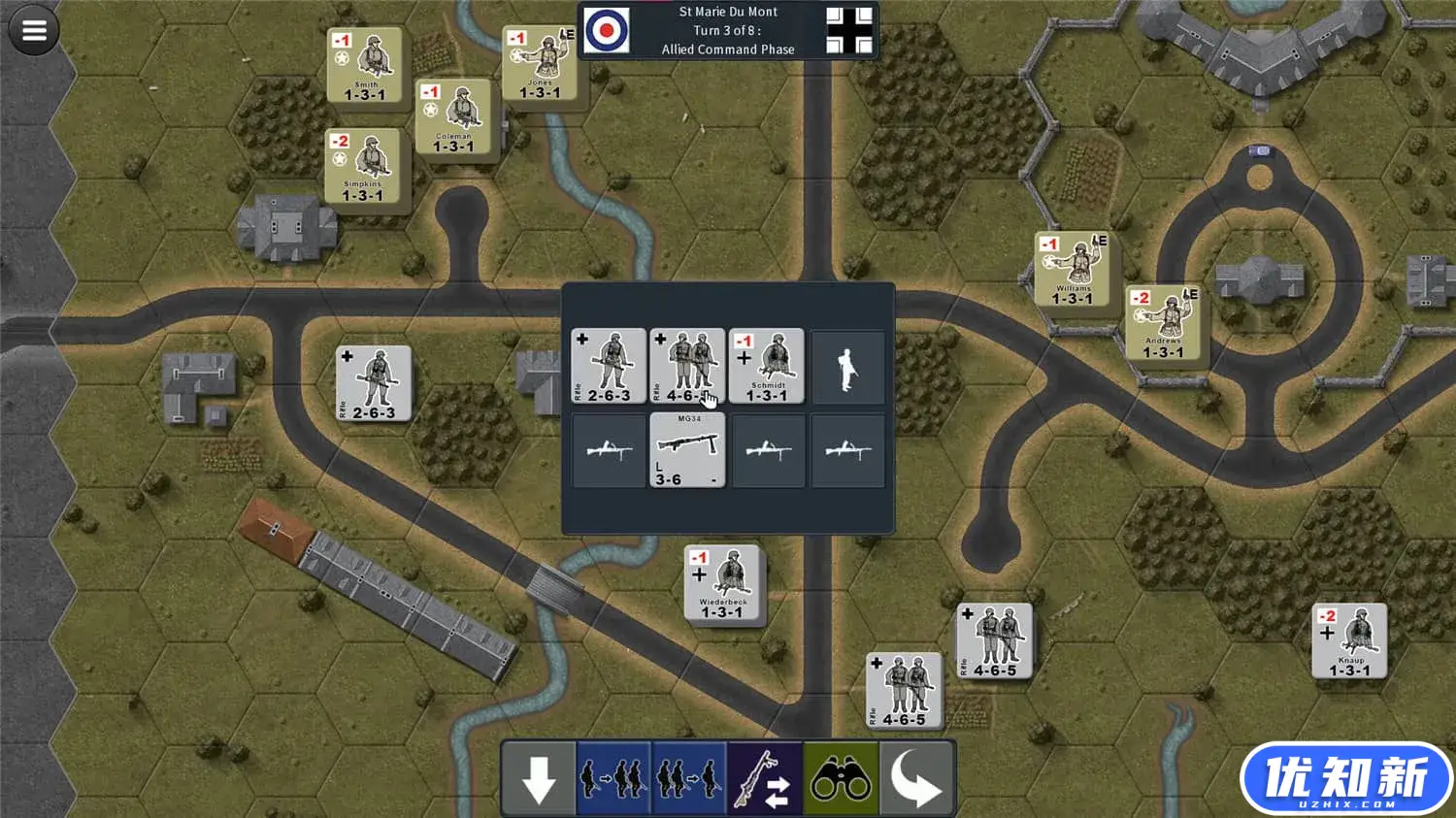Image resolution: width=1456 pixels, height=818 pixels.
Task: Choose the two-soldier rifle squad in the stack panel
Action: pyautogui.click(x=686, y=366)
